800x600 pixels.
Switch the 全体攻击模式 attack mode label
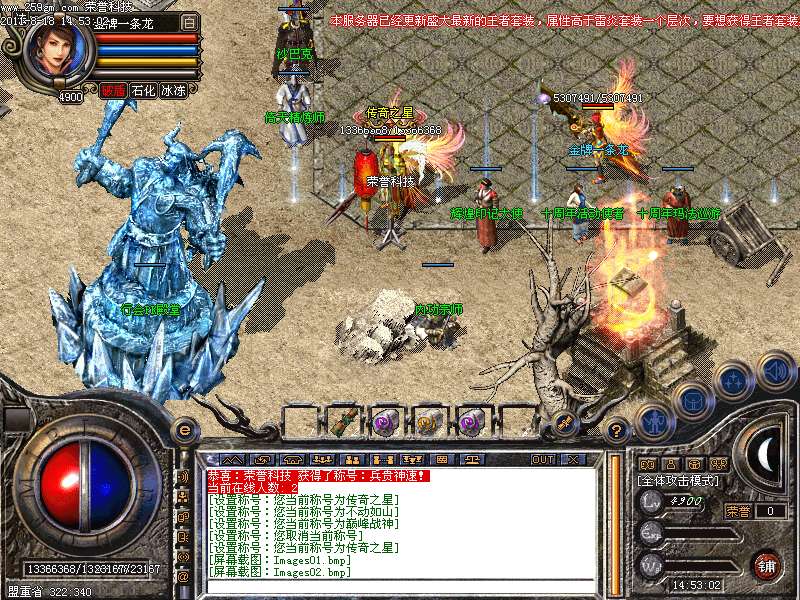(684, 480)
